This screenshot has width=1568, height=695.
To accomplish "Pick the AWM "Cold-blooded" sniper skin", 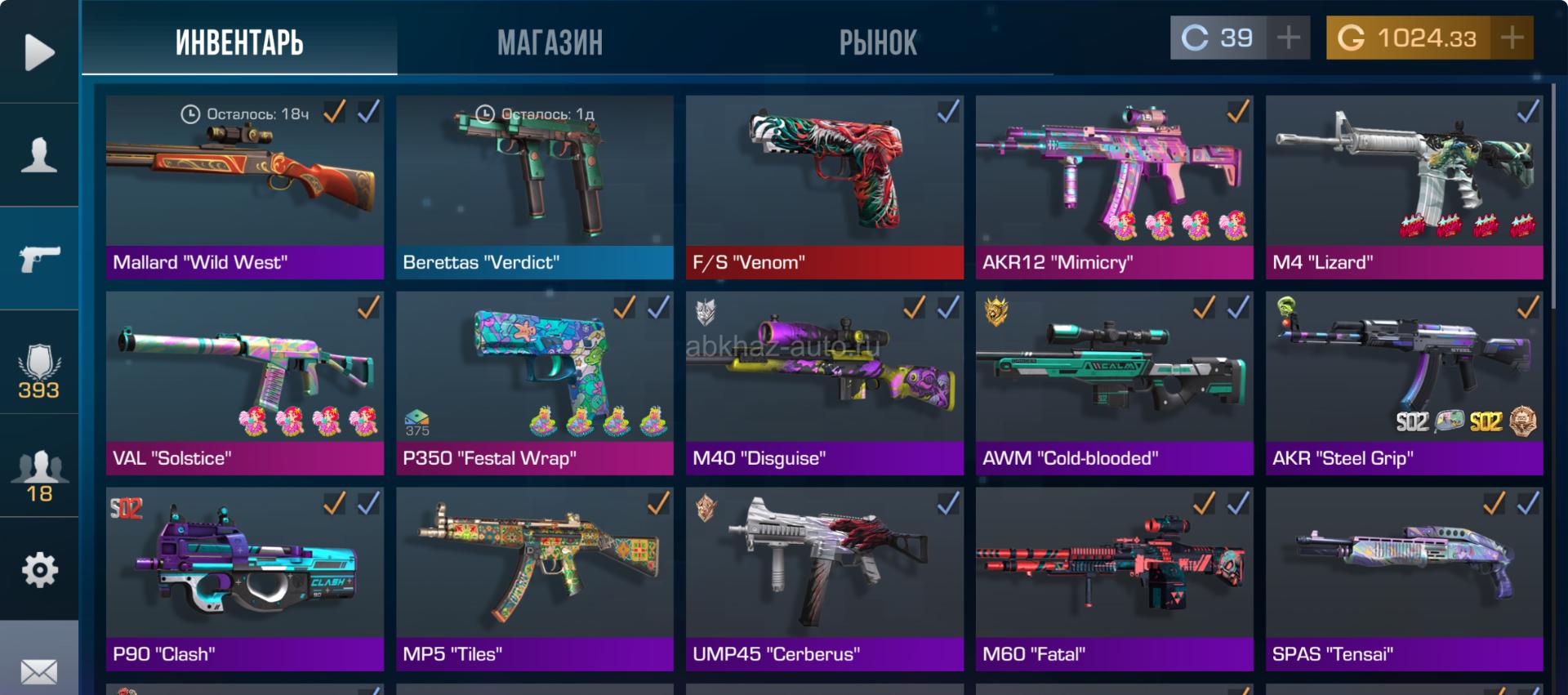I will [x=1114, y=383].
